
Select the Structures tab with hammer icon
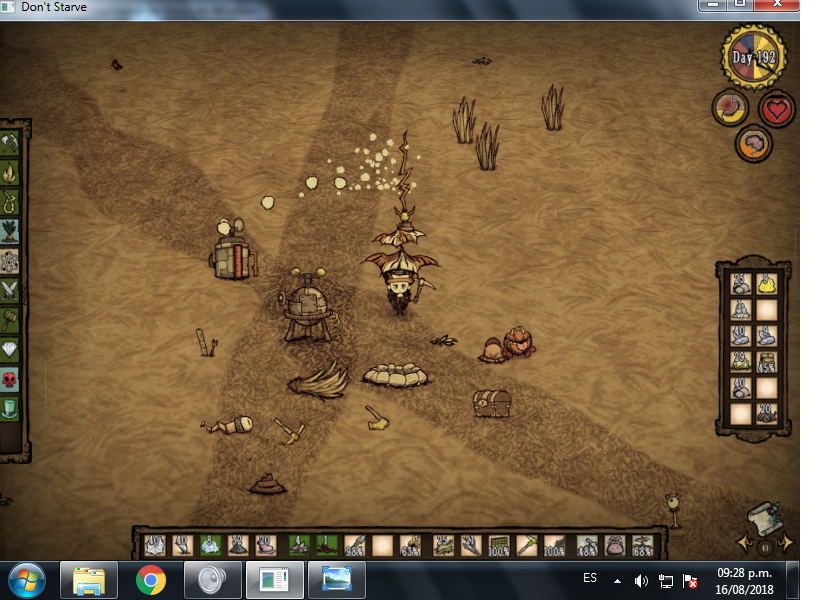tap(11, 320)
